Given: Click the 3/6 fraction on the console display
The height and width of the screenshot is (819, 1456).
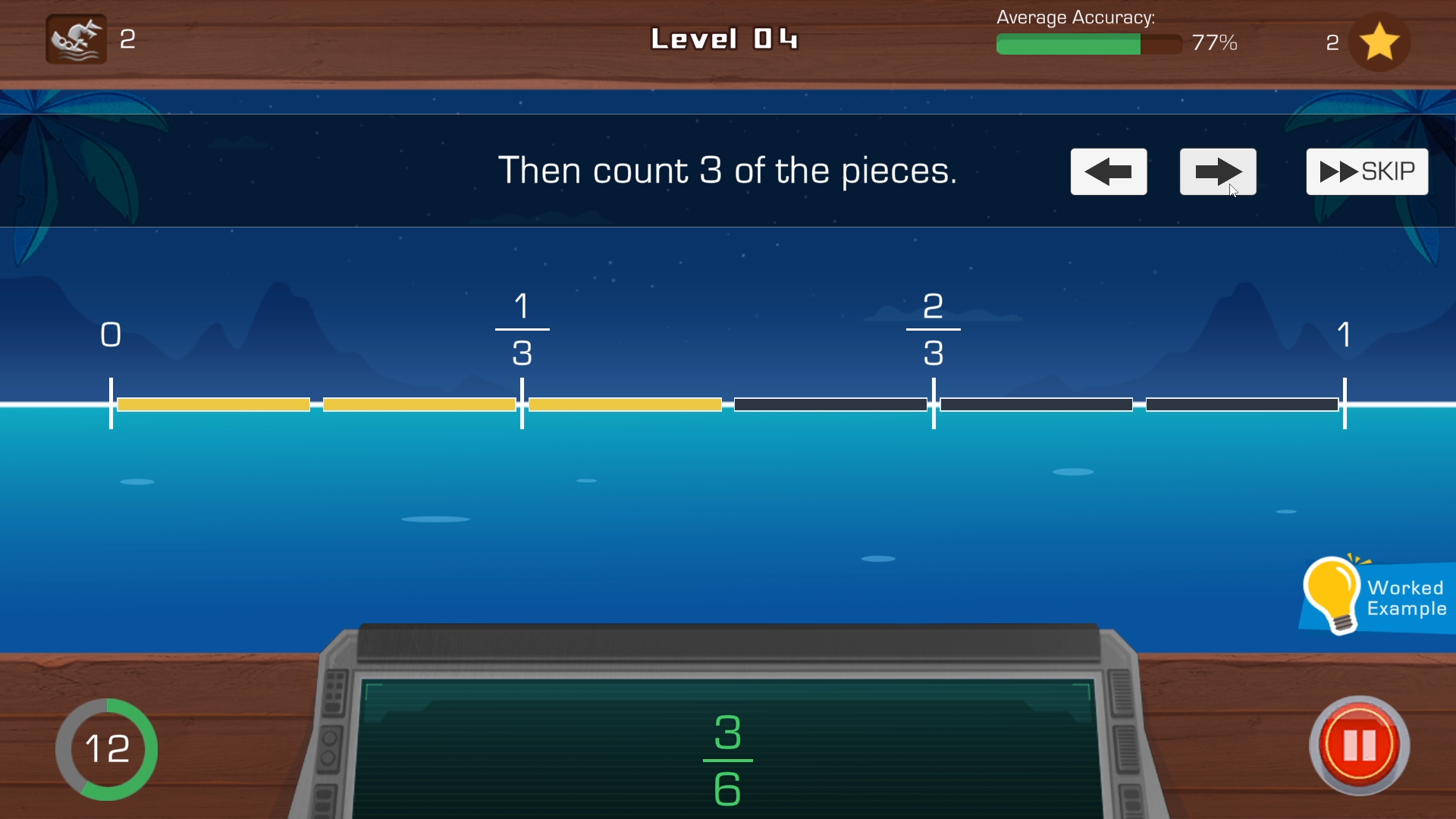Looking at the screenshot, I should point(726,758).
